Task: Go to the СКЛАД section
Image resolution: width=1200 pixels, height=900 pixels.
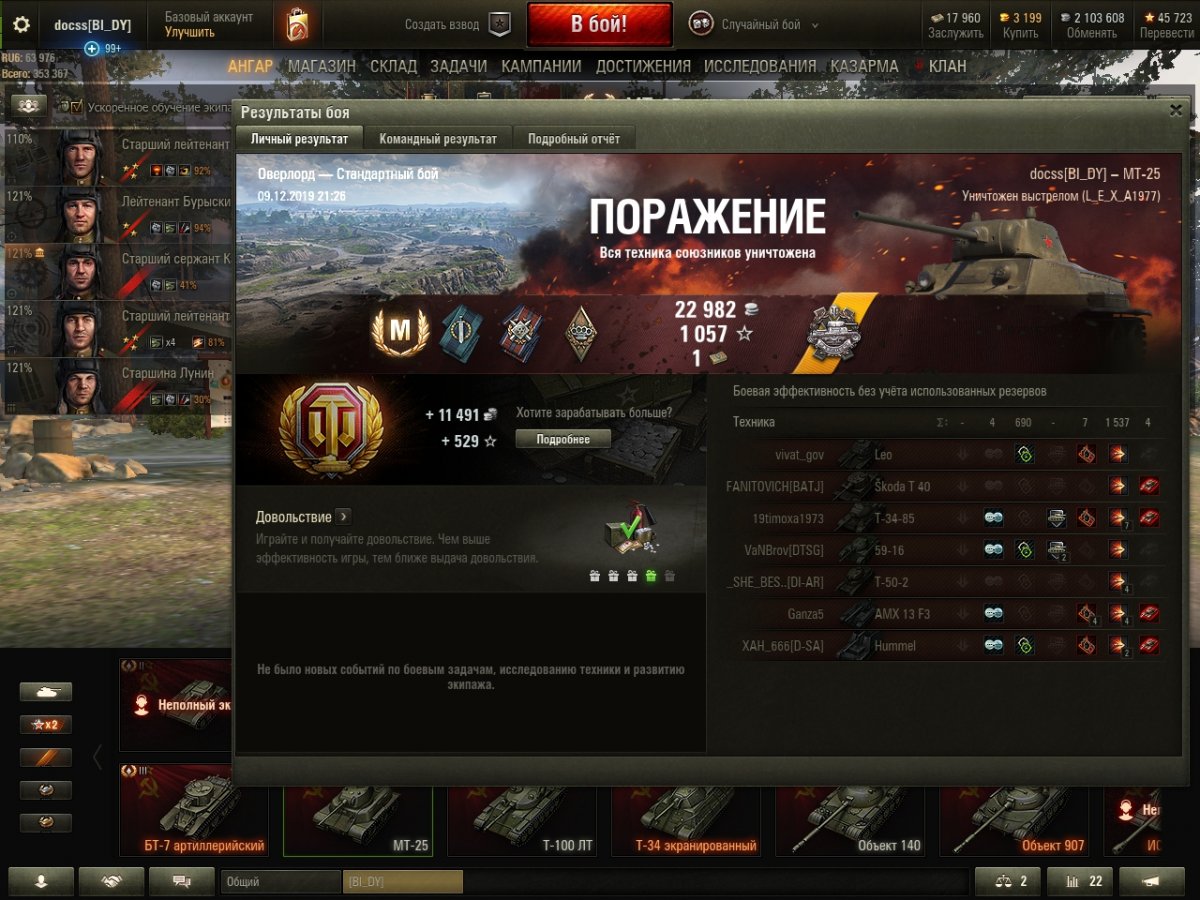Action: click(x=393, y=67)
